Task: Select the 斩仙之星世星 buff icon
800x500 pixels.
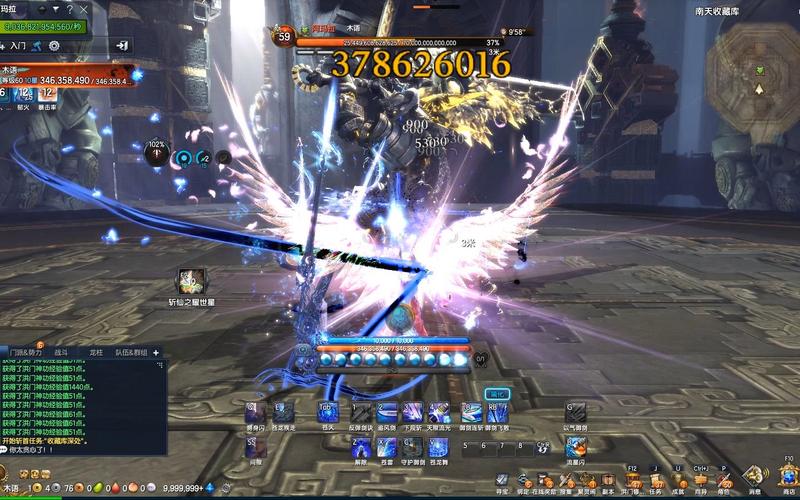Action: coord(190,282)
